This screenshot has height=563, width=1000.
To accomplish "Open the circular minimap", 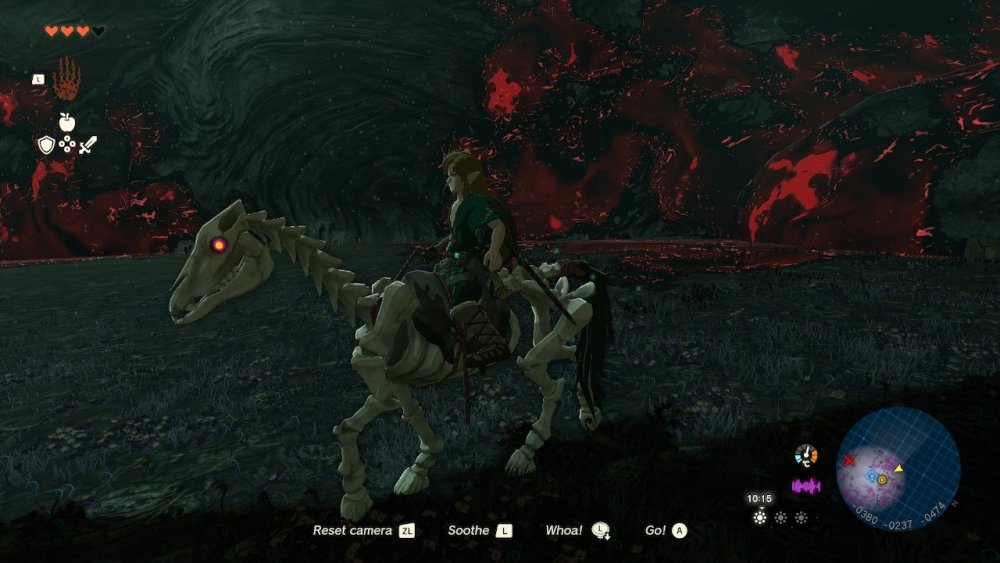I will [897, 467].
